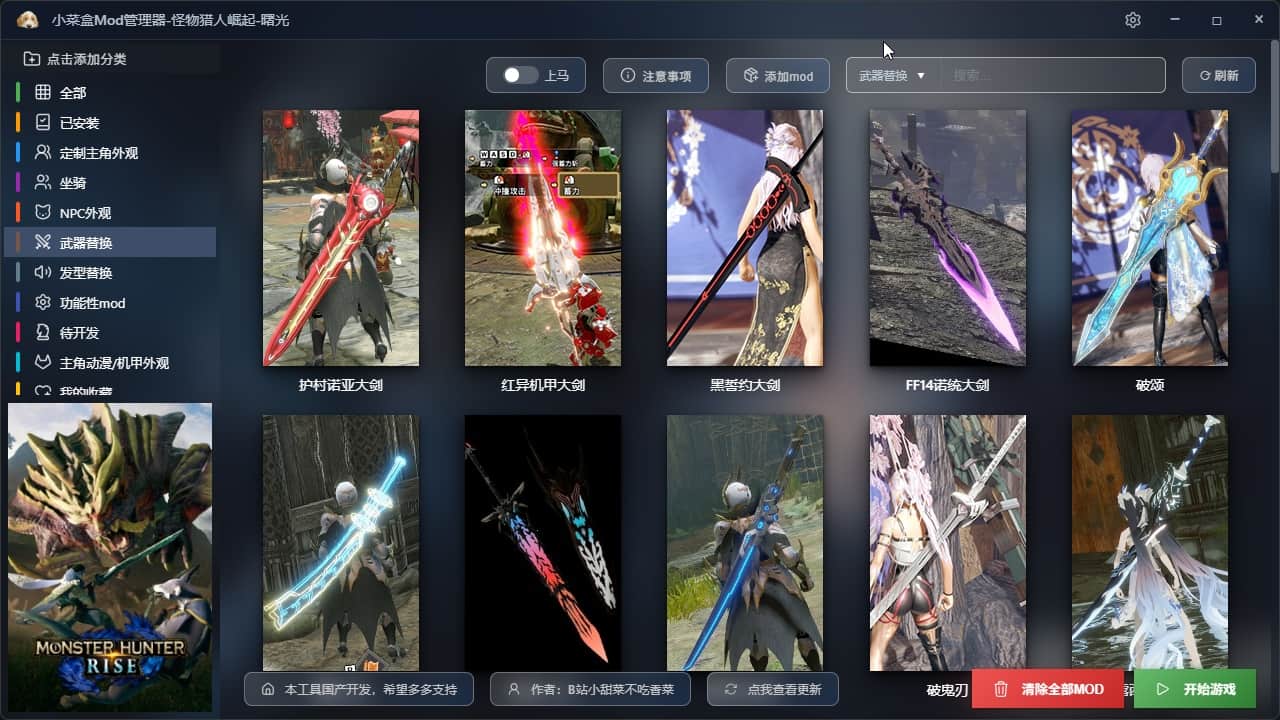Click 点击添加分类 to add category

pos(86,59)
